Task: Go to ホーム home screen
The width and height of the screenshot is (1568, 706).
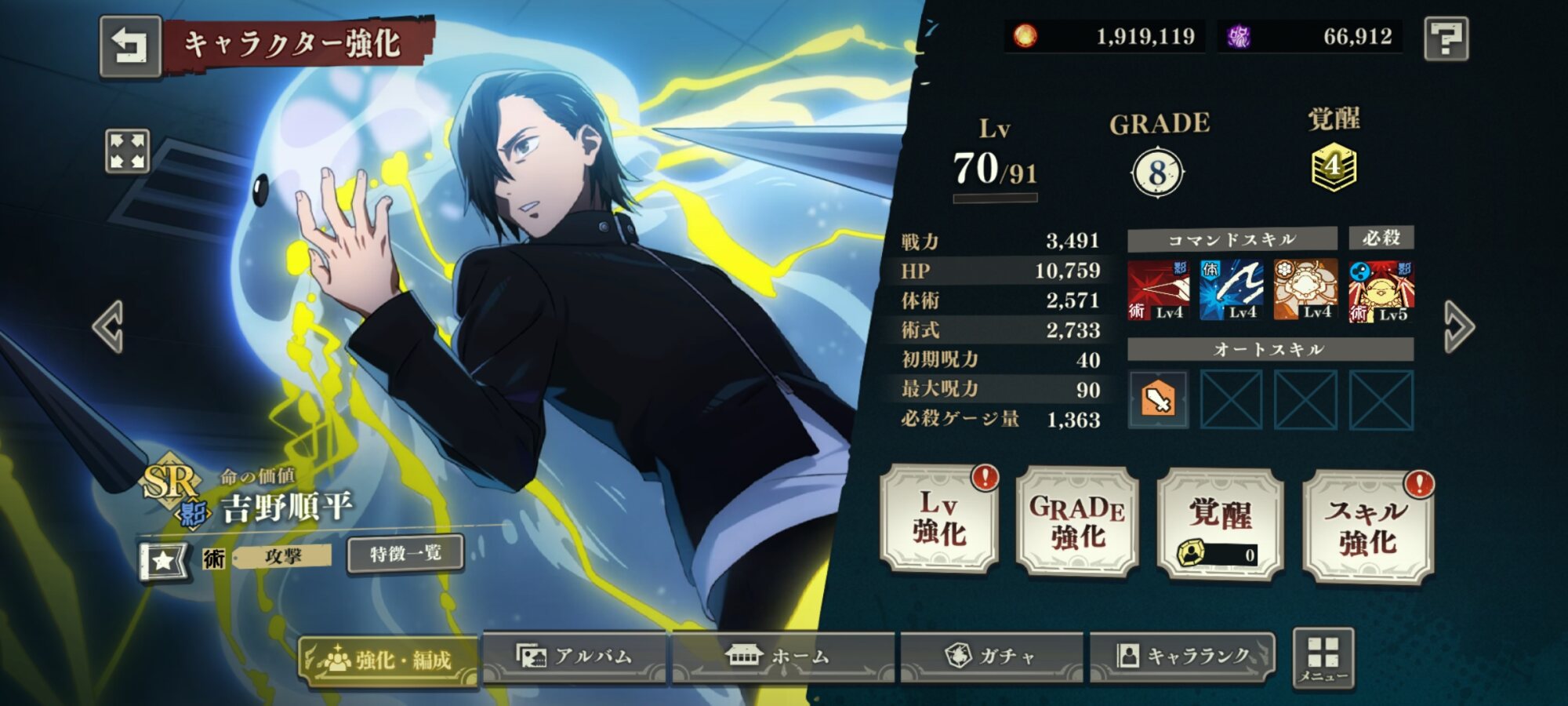Action: tap(782, 656)
